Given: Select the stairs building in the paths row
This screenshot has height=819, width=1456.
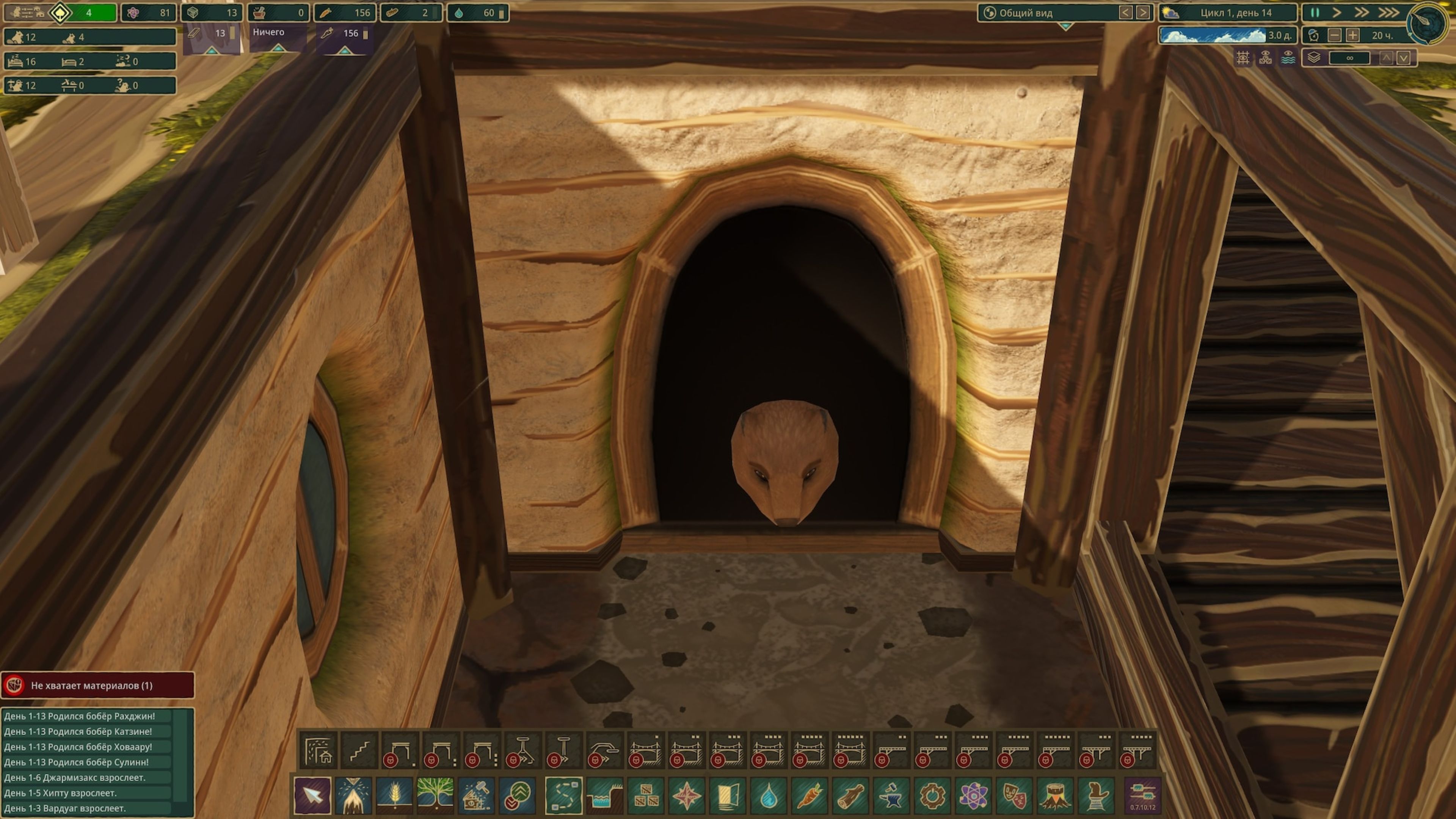Looking at the screenshot, I should [x=359, y=751].
